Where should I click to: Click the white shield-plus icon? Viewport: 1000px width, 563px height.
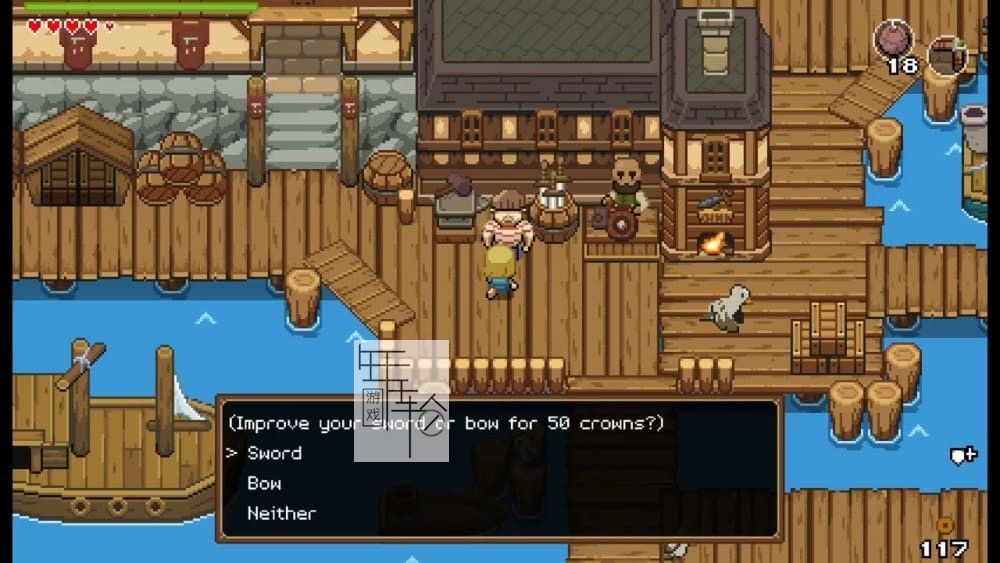coord(962,456)
